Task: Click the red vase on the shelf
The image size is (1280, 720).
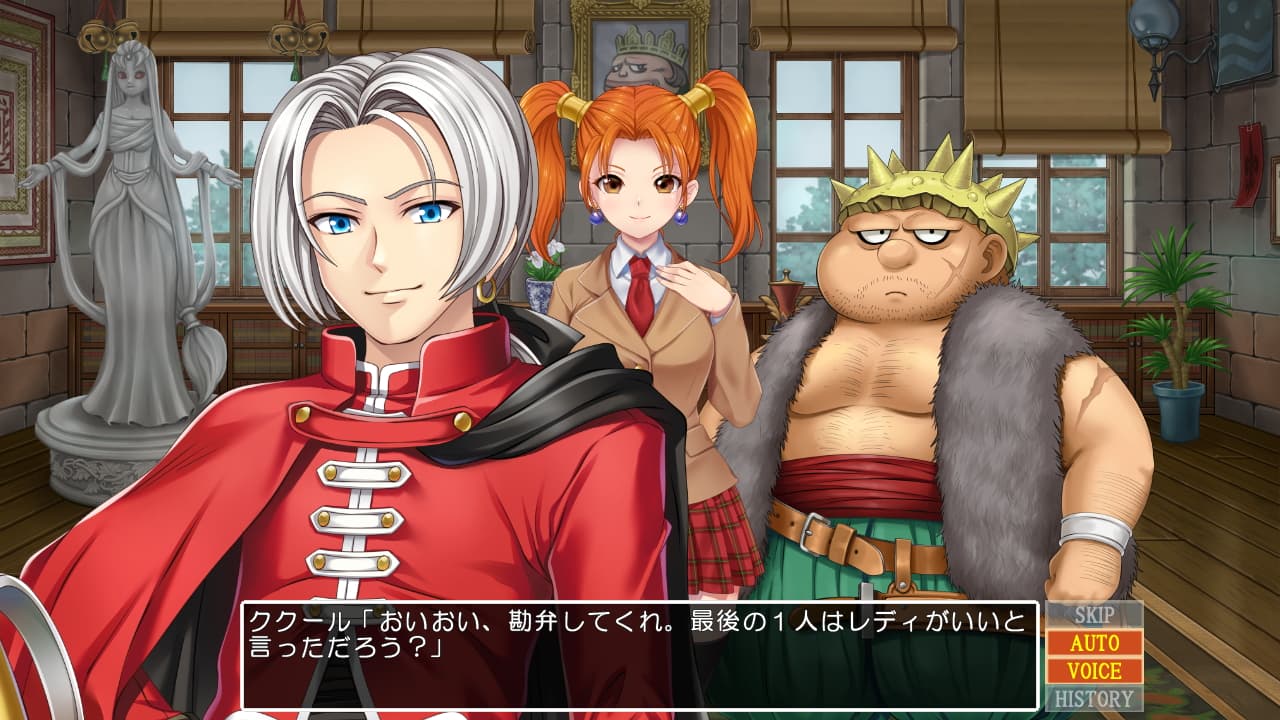Action: pos(786,295)
